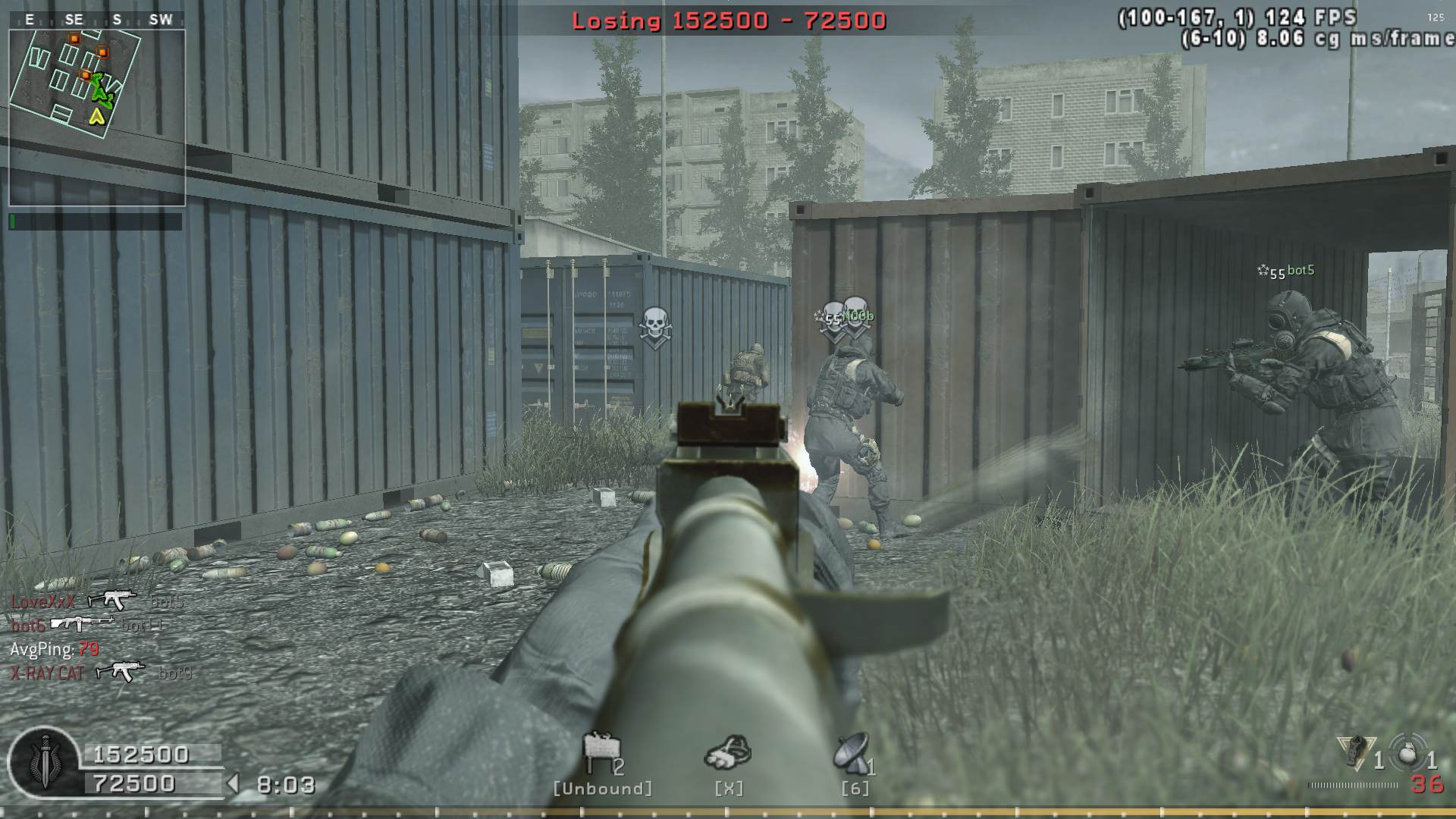The image size is (1456, 819).
Task: Click the minimap in the corner
Action: coord(96,118)
